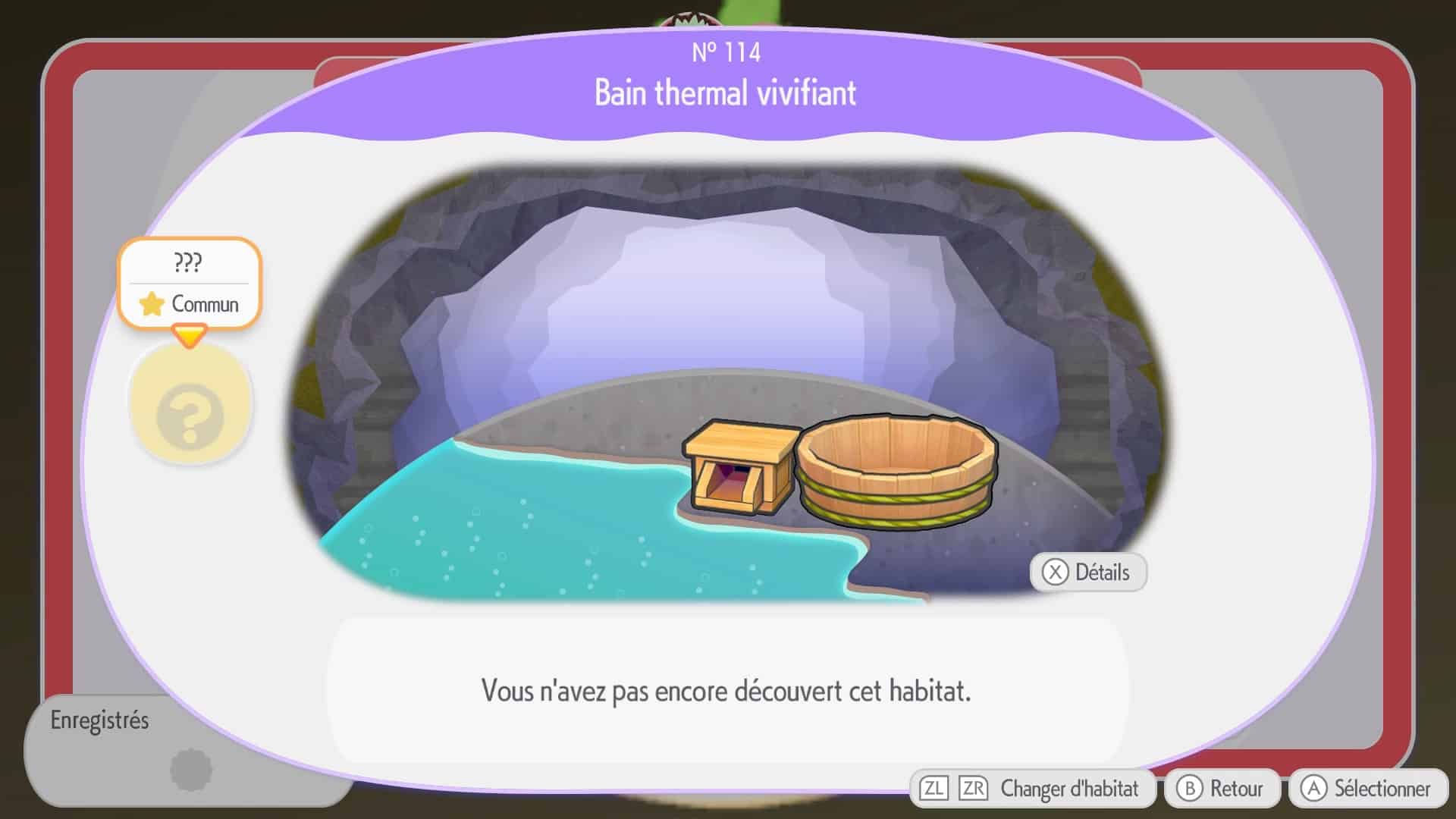Click the orange arrow under the ??? card
Viewport: 1456px width, 819px height.
(x=190, y=334)
